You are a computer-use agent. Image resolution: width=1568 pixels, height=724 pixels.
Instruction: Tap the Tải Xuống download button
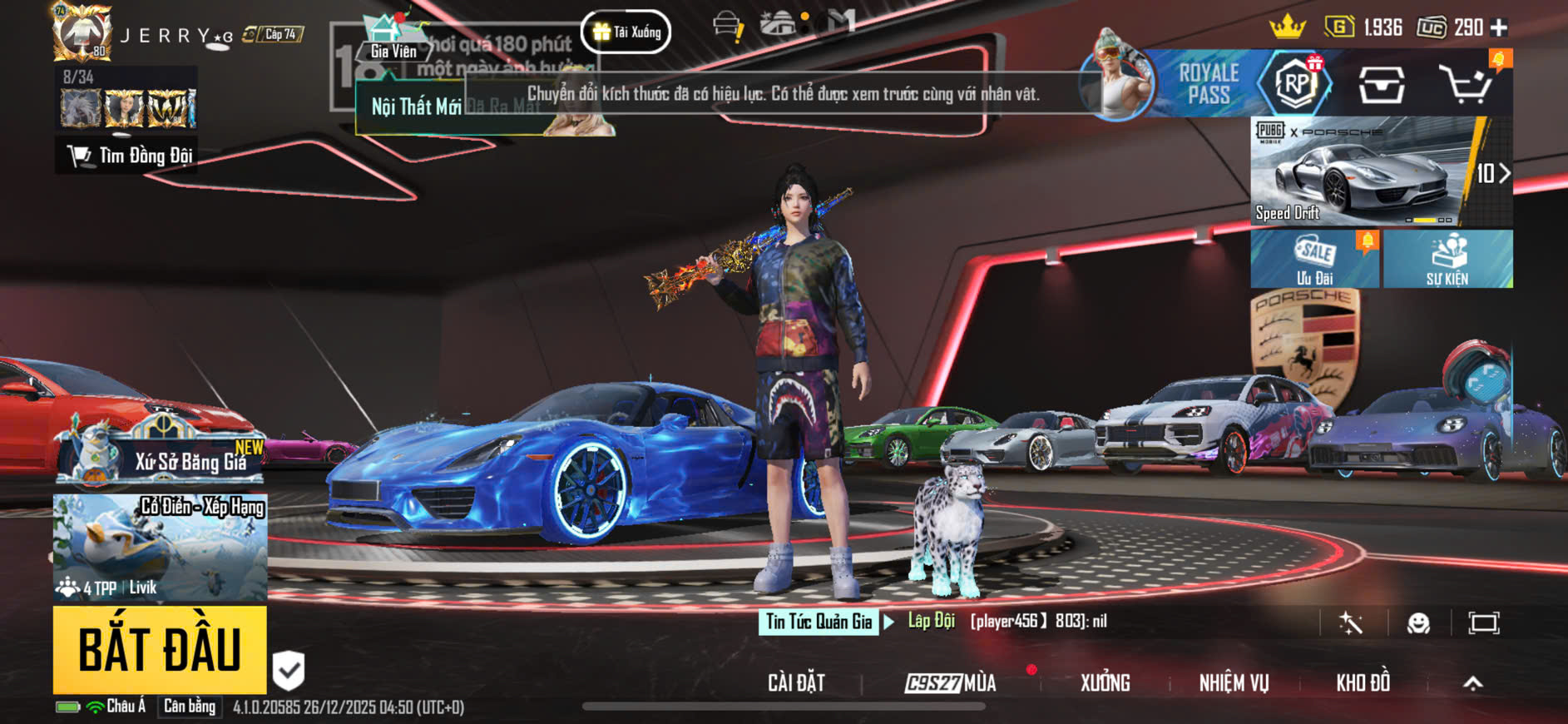click(626, 32)
